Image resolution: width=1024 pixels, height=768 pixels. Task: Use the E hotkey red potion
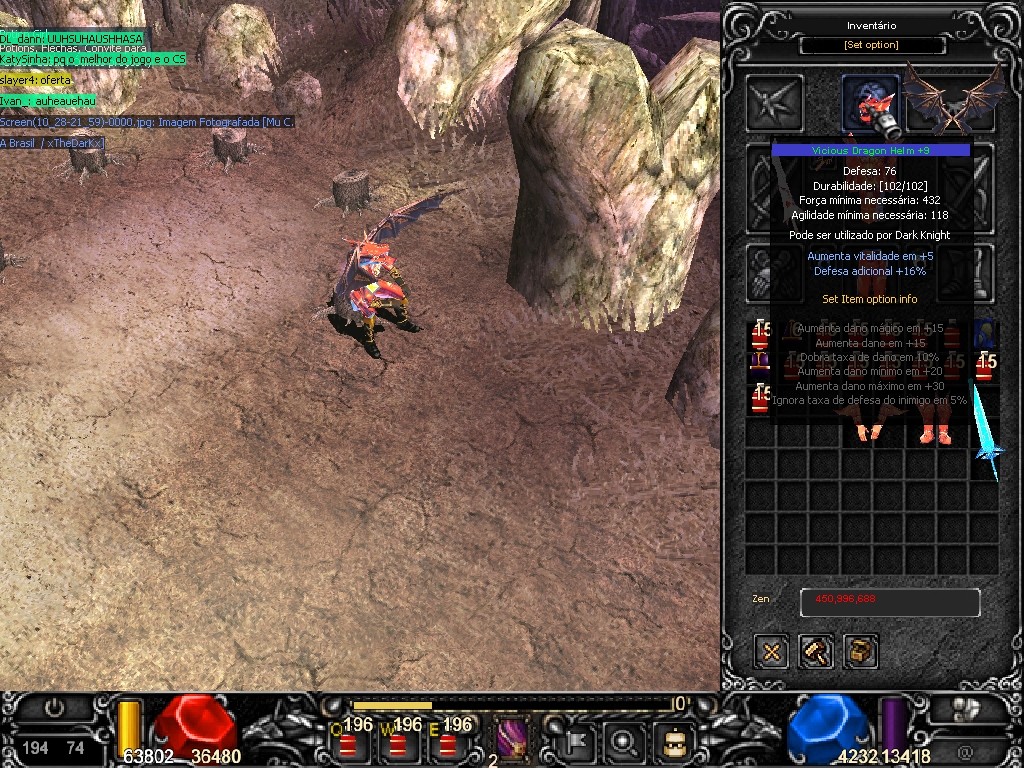[447, 743]
